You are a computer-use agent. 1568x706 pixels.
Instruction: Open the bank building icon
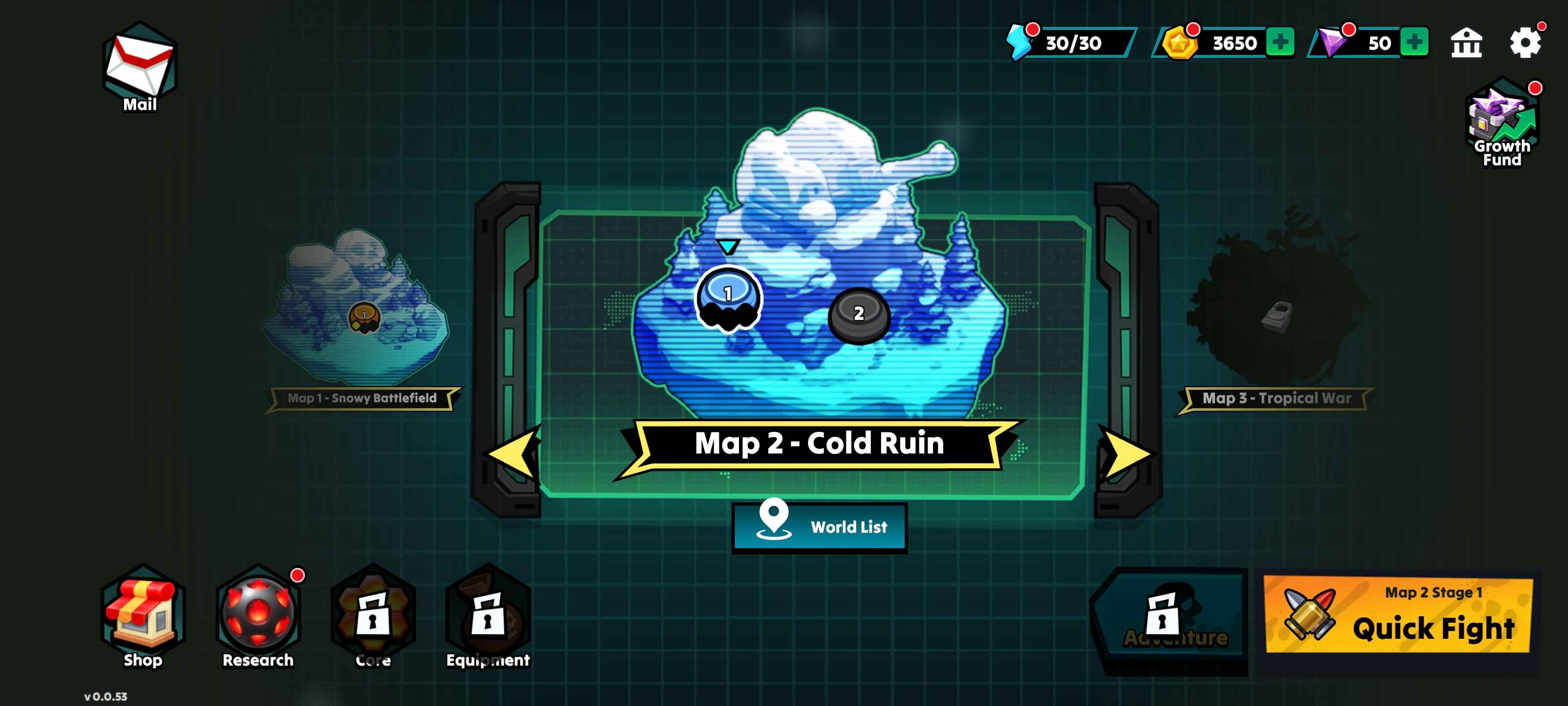point(1467,43)
